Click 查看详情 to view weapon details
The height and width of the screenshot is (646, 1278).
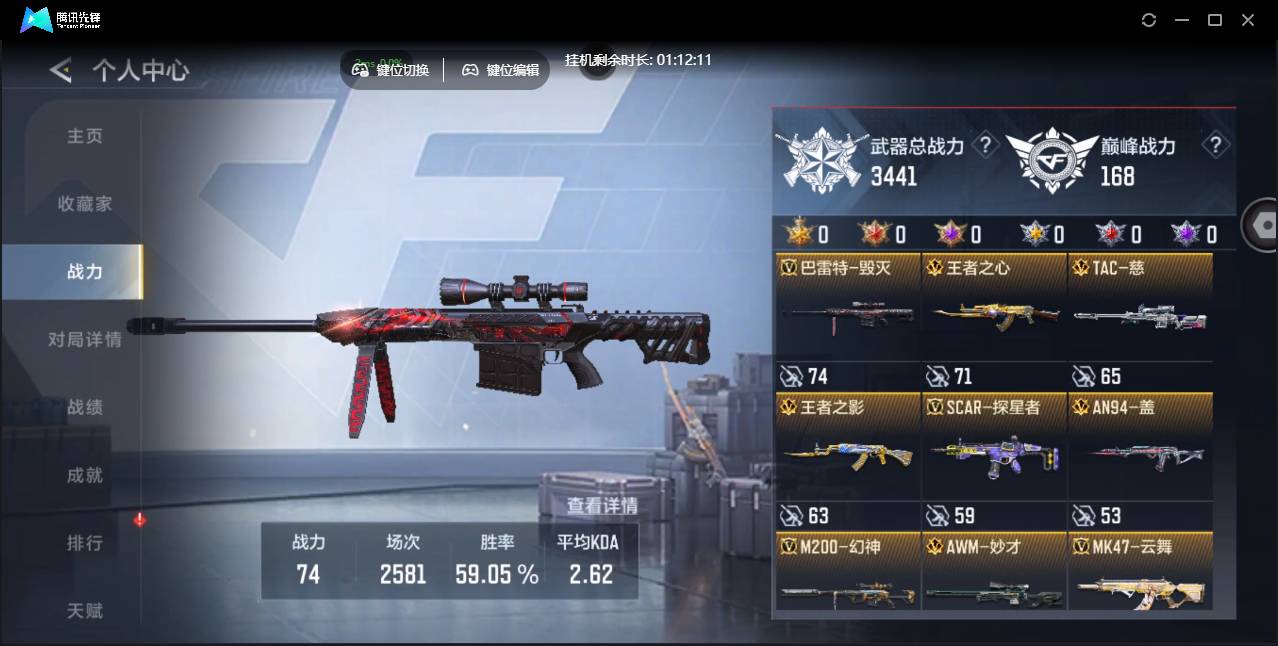pyautogui.click(x=602, y=506)
